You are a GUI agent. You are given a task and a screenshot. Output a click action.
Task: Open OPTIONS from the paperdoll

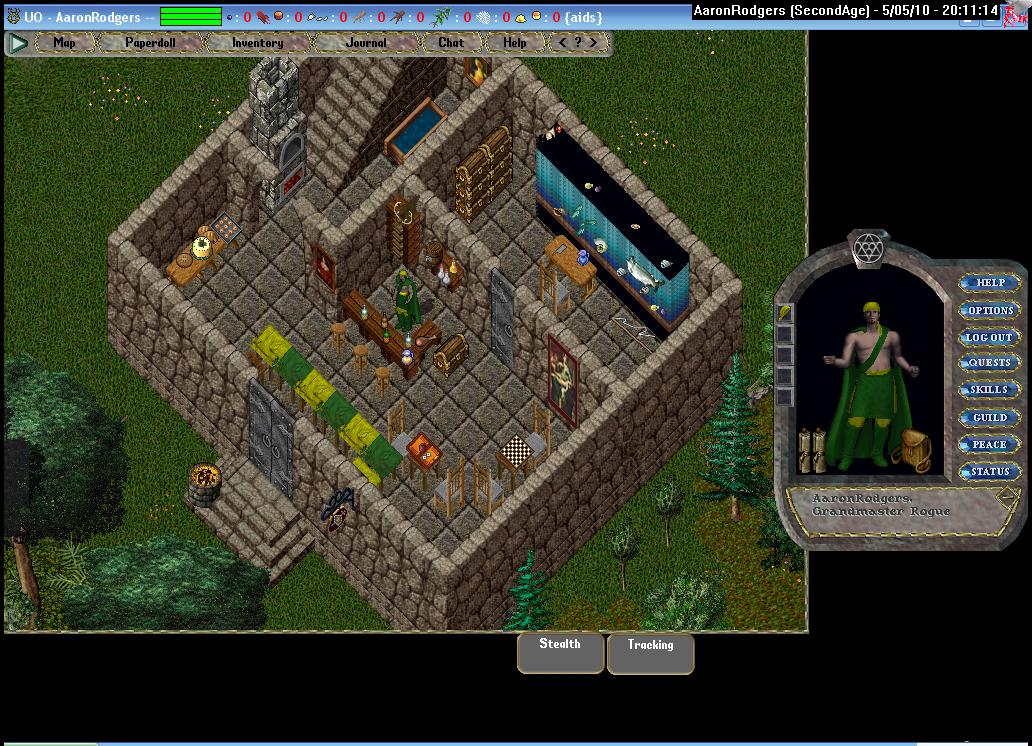(x=990, y=310)
